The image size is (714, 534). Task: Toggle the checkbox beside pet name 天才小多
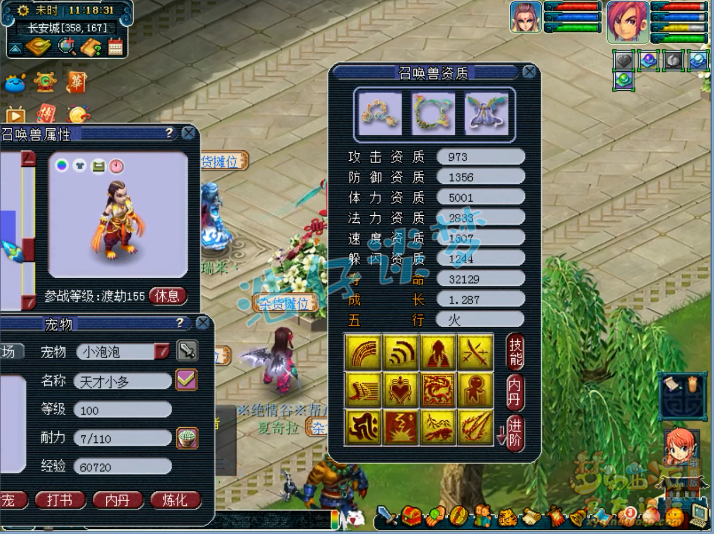click(186, 380)
